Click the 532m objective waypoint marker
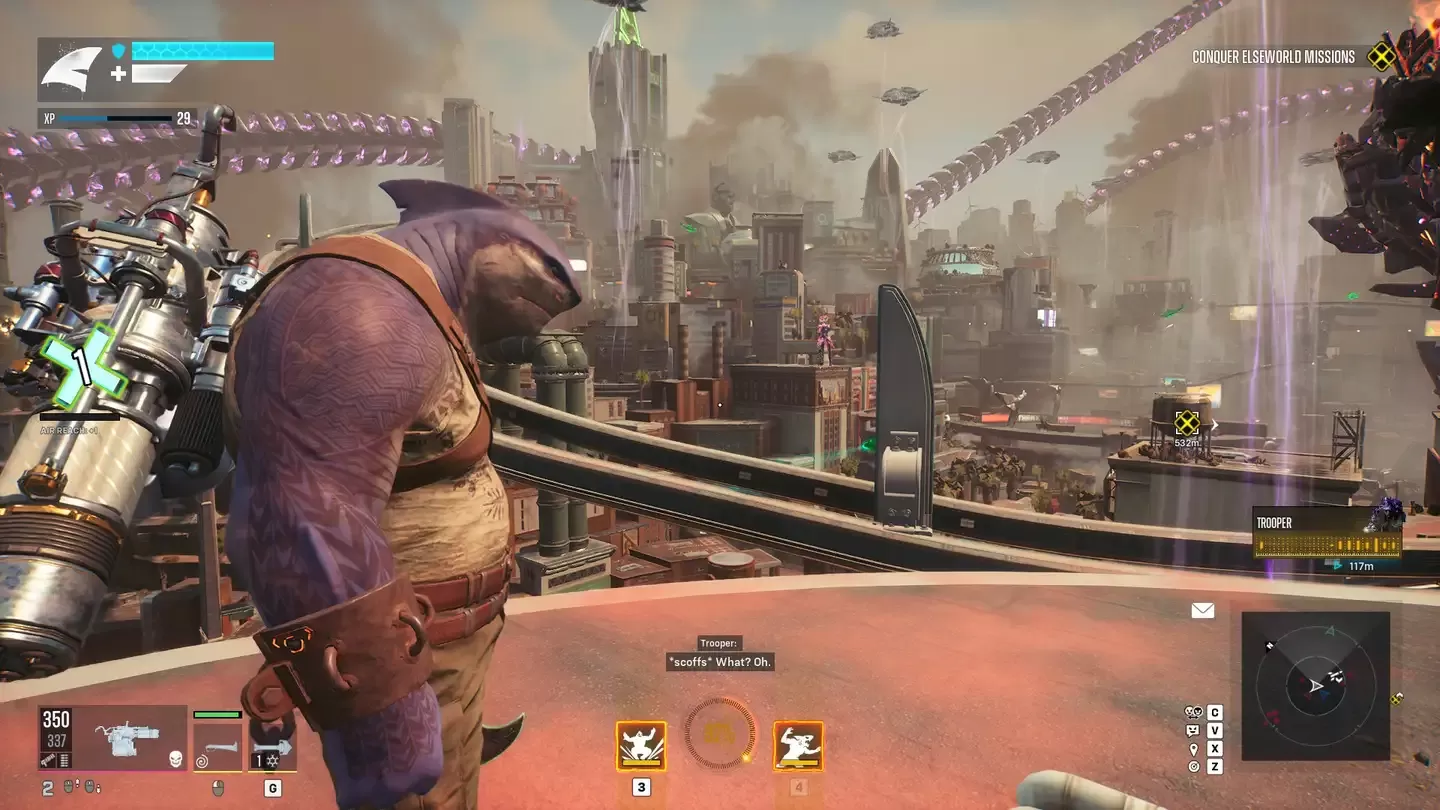1440x810 pixels. (x=1186, y=421)
